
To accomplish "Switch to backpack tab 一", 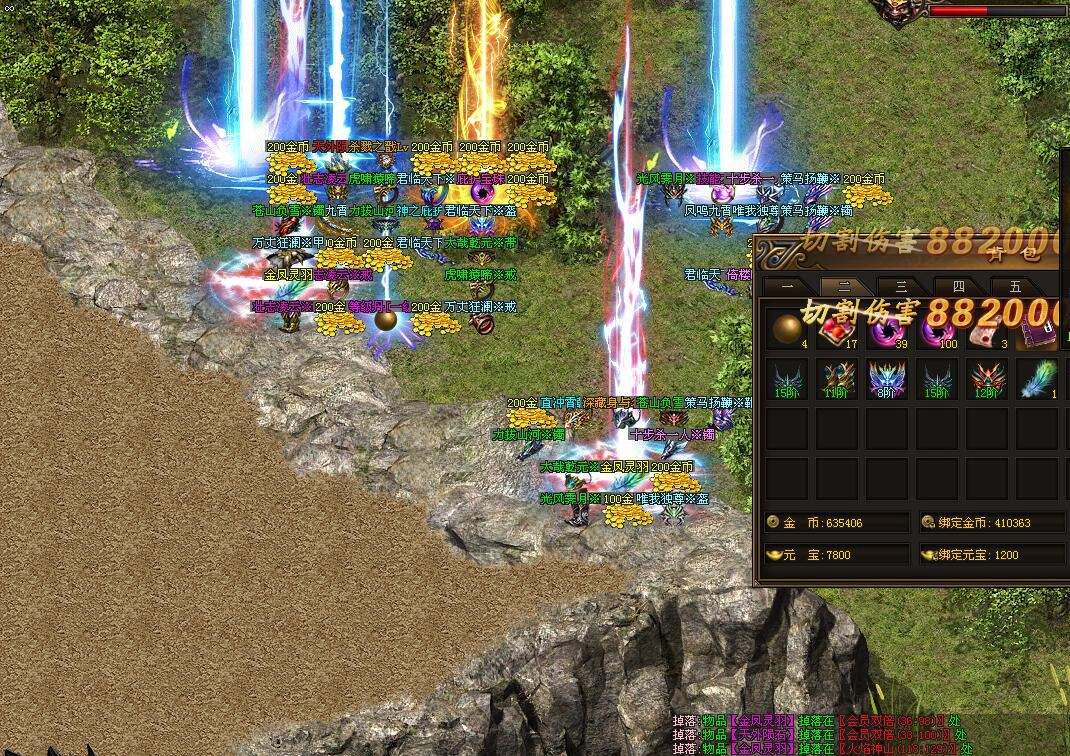I will [x=786, y=286].
